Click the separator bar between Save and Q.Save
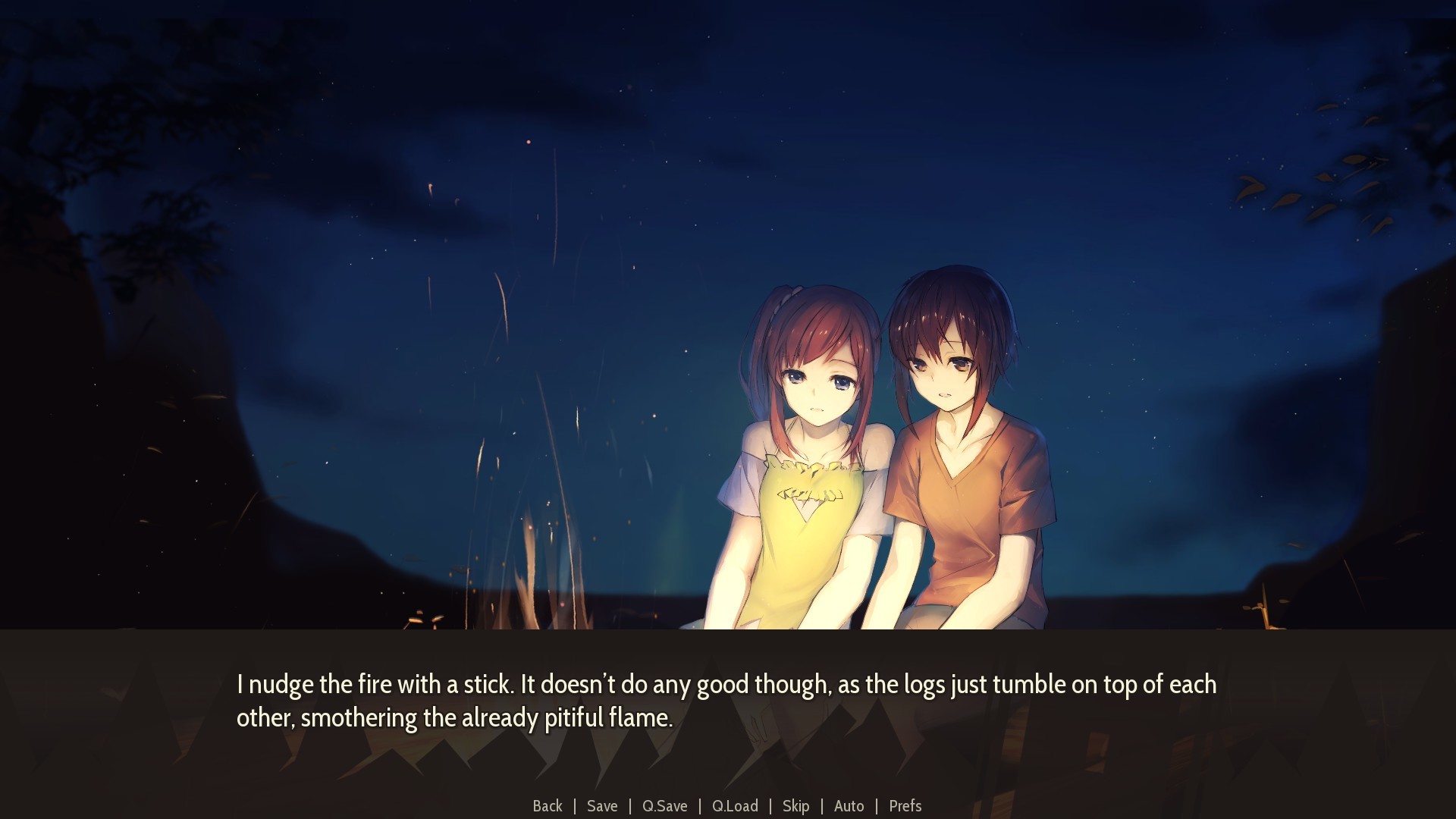Viewport: 1456px width, 819px height. pos(629,806)
